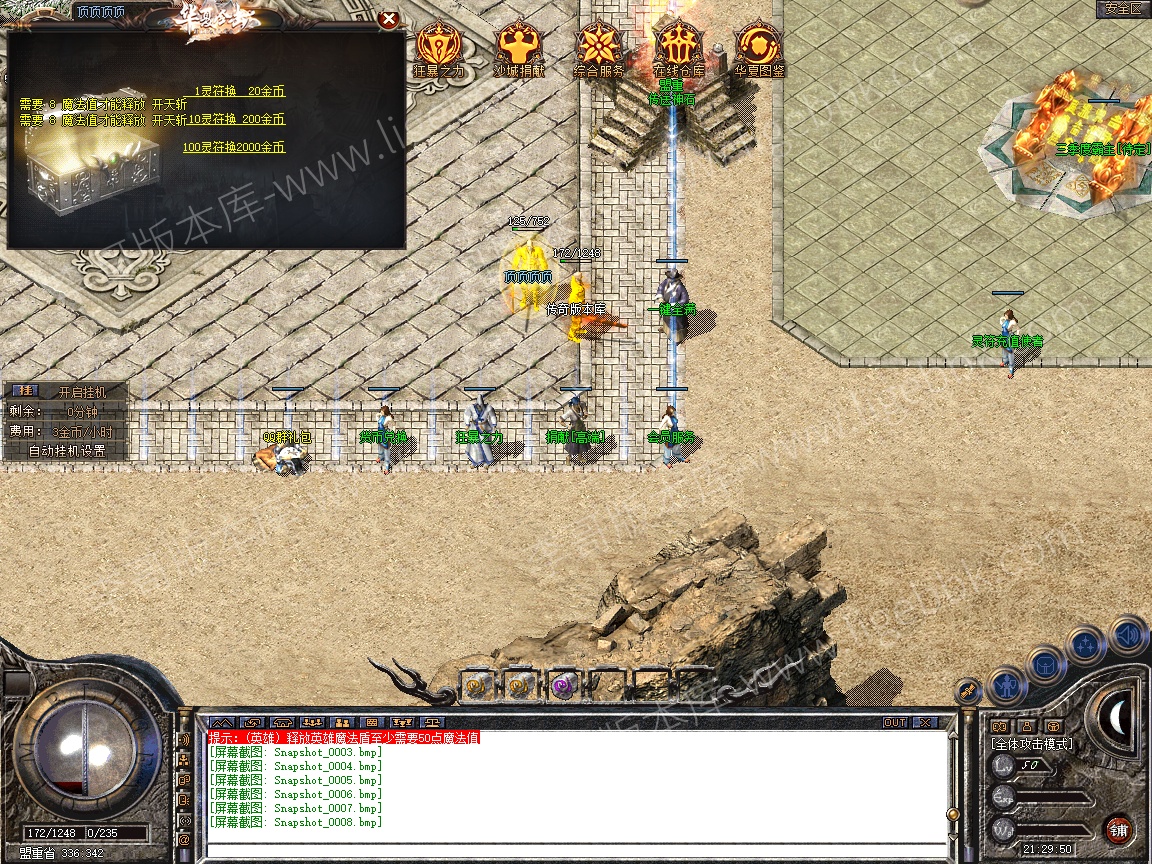Click the 安全区 label in the corner
Screen dimensions: 1152x864
[x=1123, y=9]
